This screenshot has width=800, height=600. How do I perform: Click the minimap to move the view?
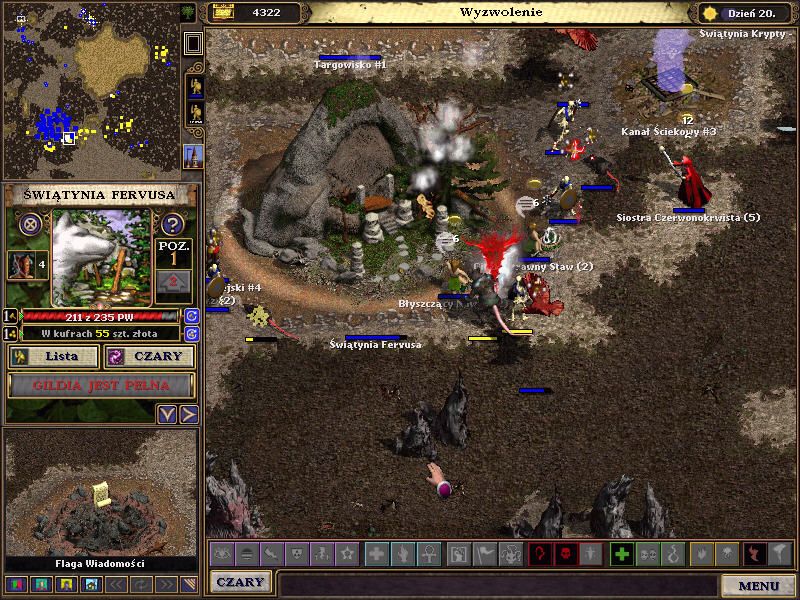90,90
